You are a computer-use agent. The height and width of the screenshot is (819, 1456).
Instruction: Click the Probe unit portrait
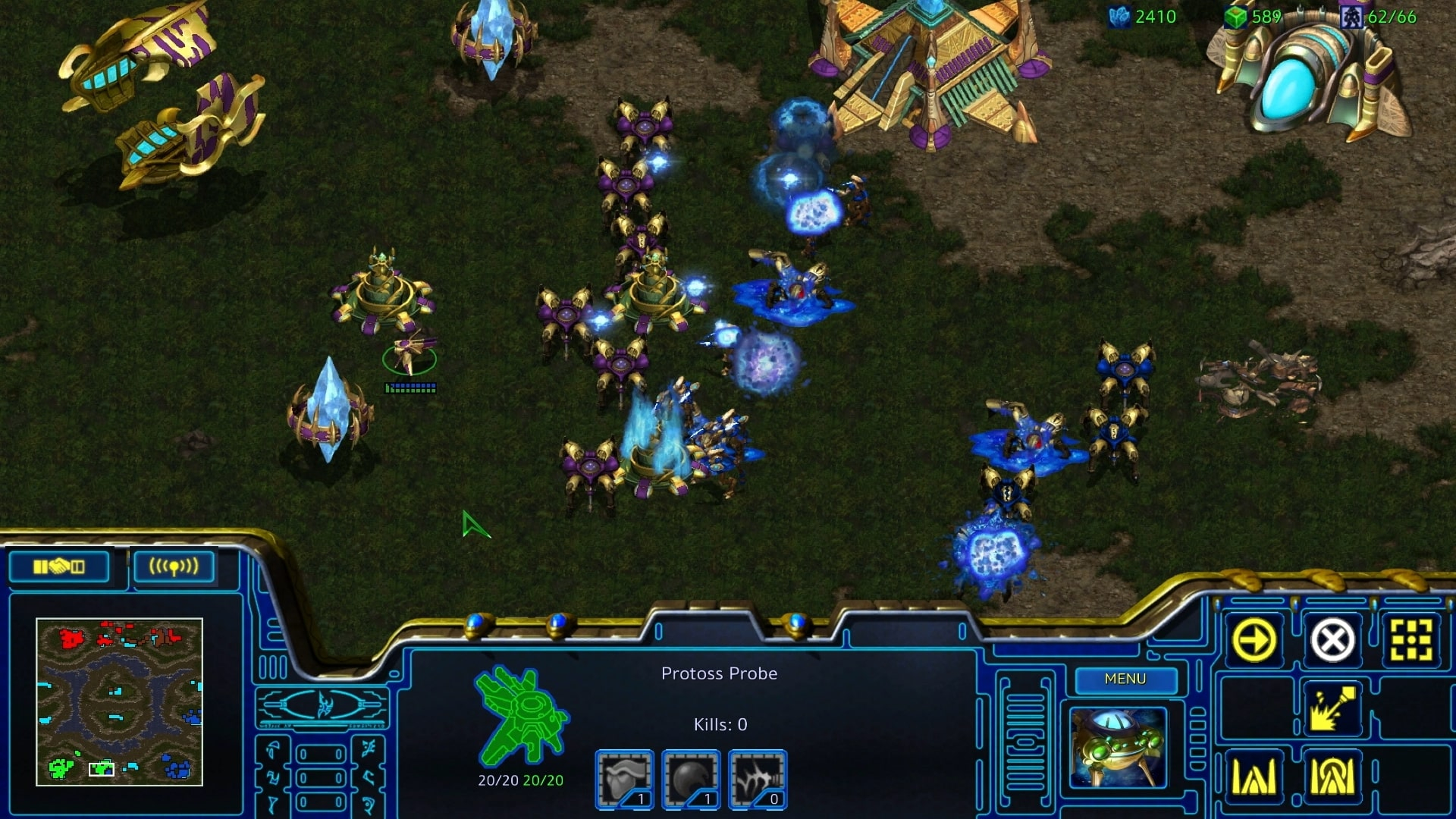tap(1118, 748)
